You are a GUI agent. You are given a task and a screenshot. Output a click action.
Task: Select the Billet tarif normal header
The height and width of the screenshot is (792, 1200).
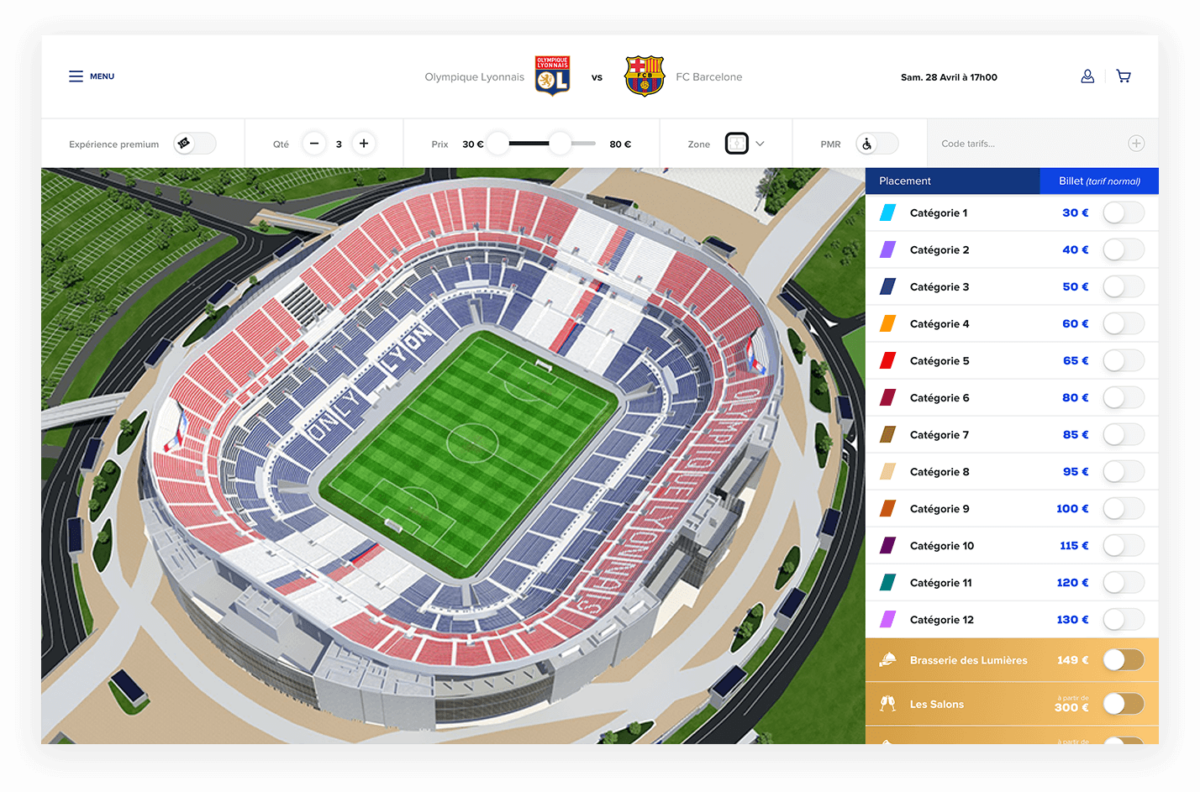tap(1099, 181)
